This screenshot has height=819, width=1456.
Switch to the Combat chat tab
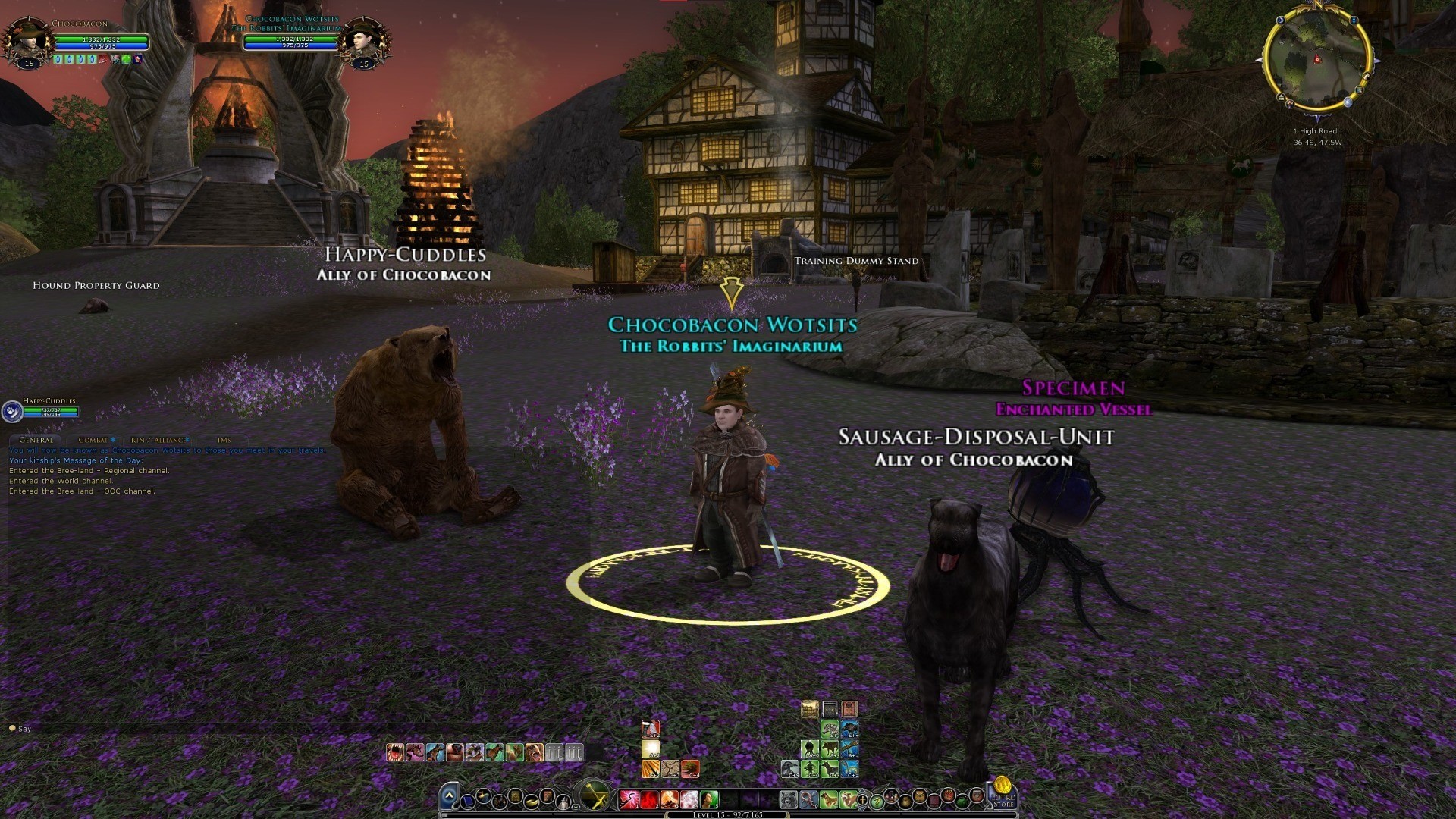pyautogui.click(x=93, y=440)
